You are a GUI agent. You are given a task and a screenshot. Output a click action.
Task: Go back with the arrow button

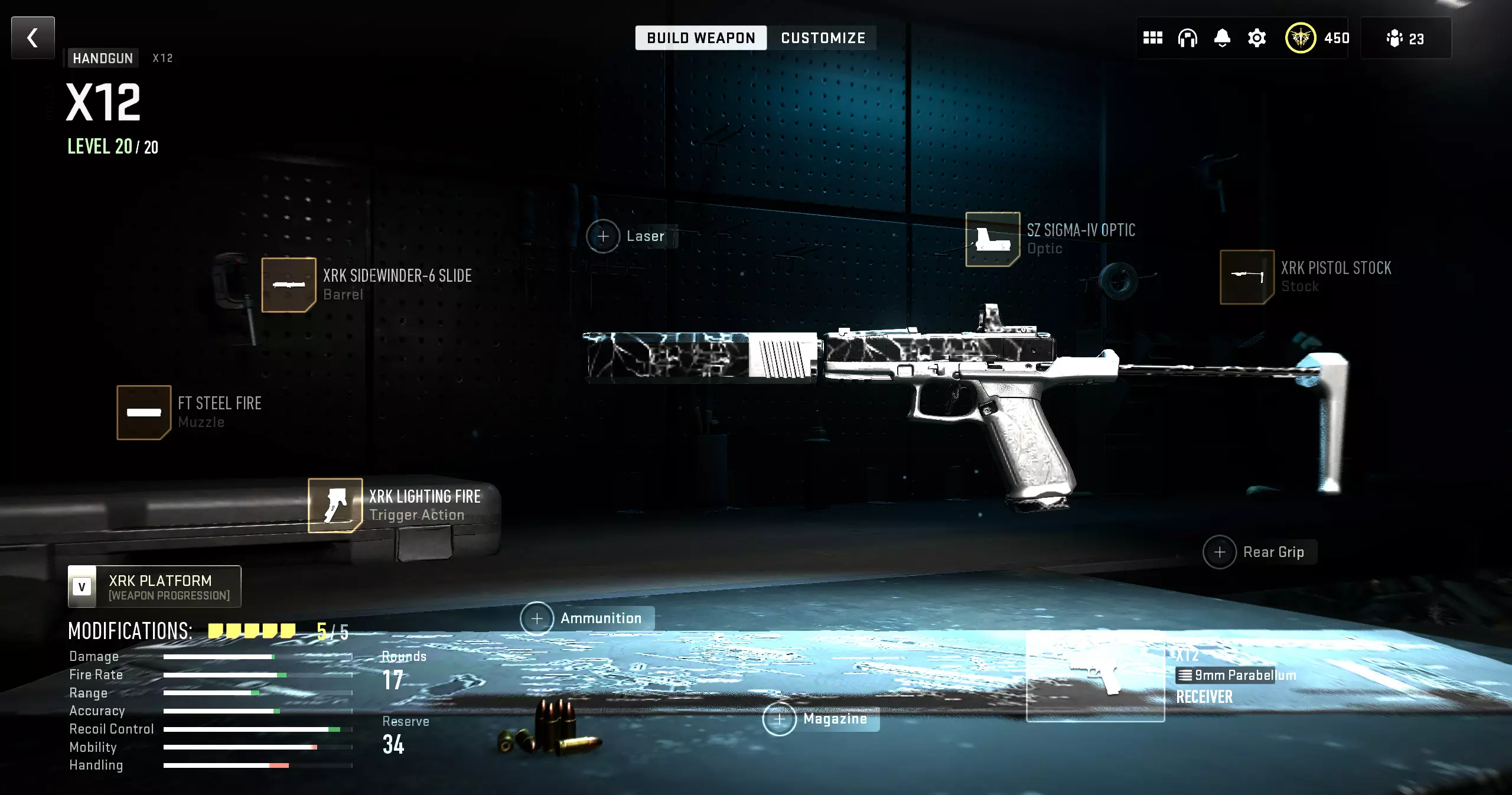33,38
